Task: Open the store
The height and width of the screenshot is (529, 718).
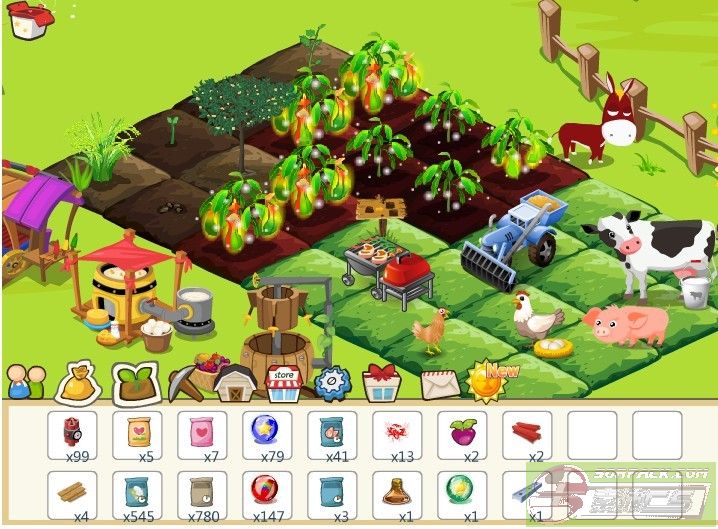Action: 284,381
